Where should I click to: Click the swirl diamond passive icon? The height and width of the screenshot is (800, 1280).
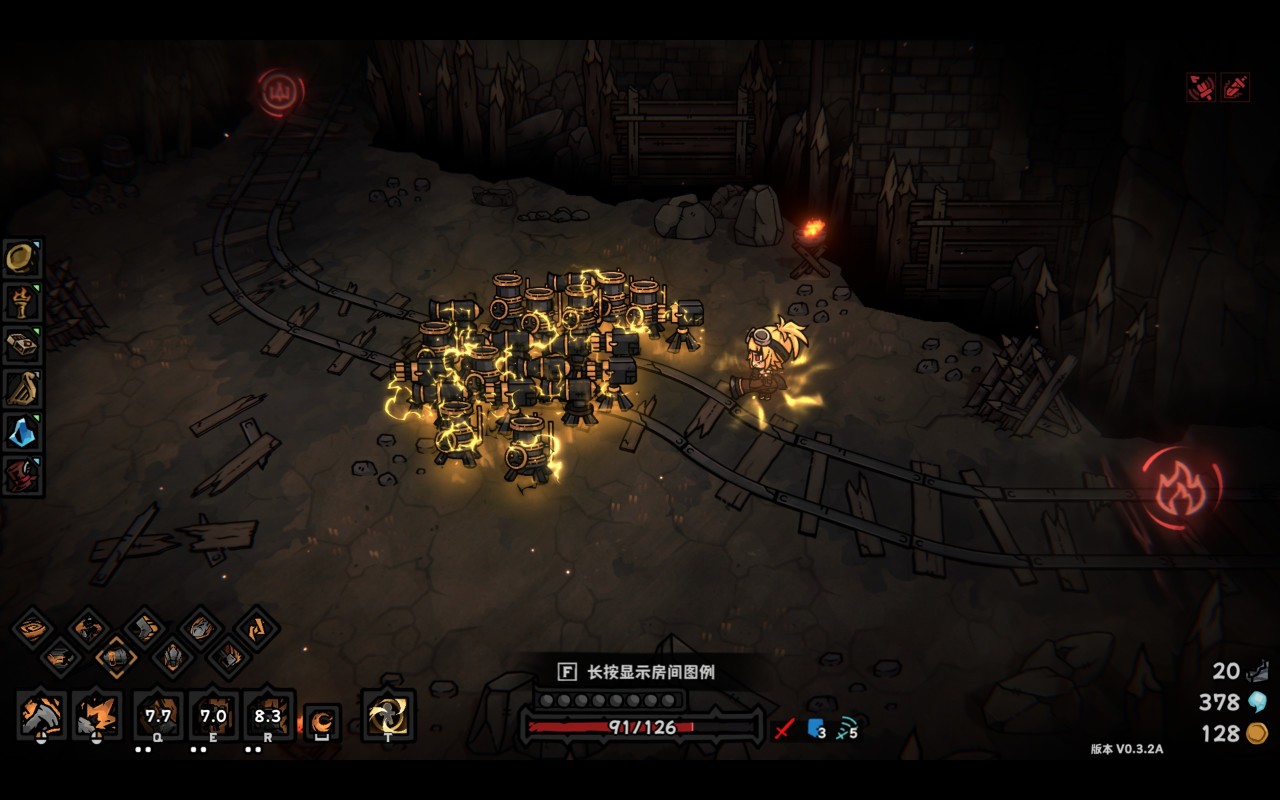(31, 628)
